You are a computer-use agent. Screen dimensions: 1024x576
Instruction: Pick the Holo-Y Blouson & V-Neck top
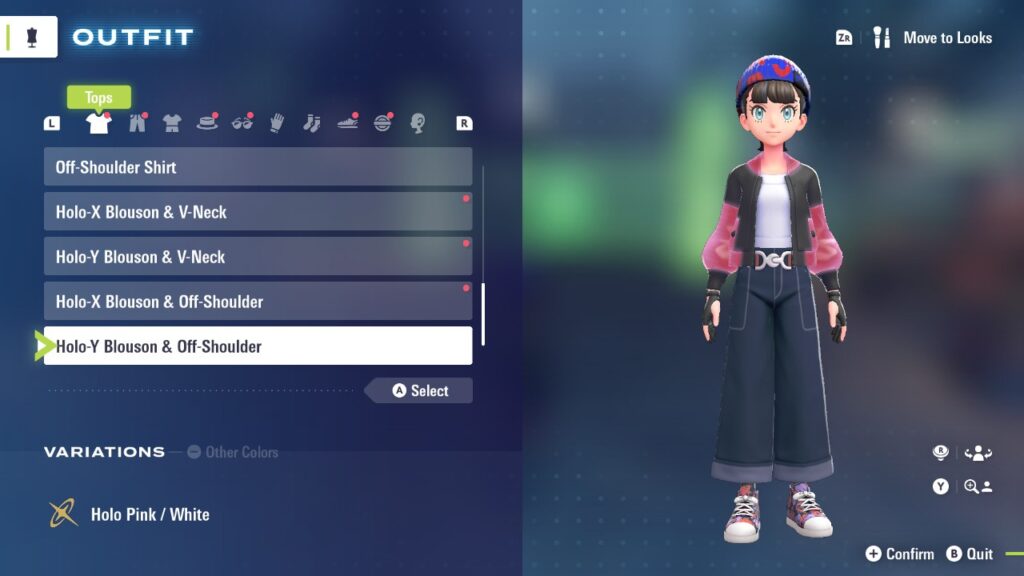coord(257,257)
